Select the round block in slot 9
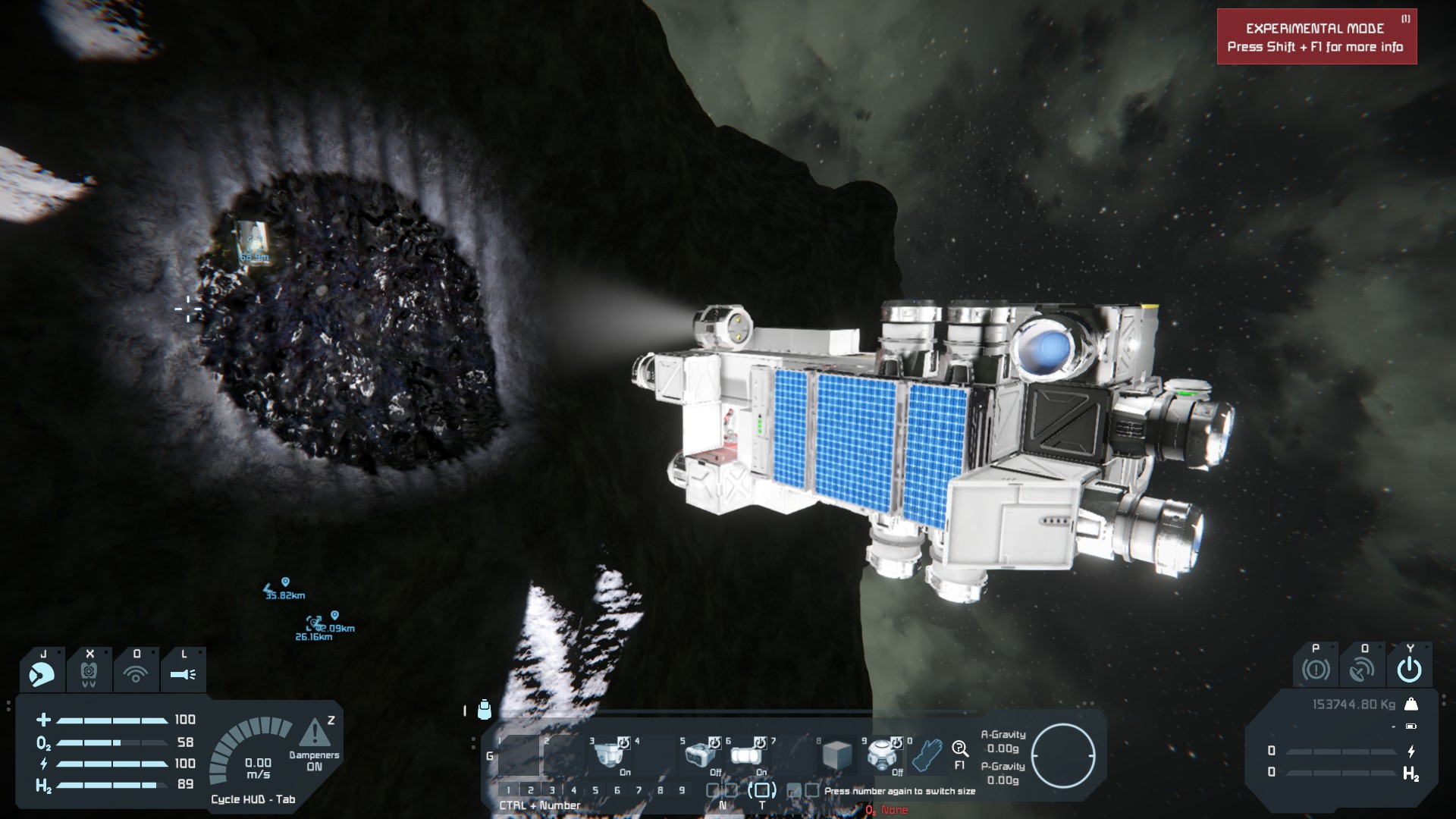Screen dimensions: 1456x819 pyautogui.click(x=882, y=755)
